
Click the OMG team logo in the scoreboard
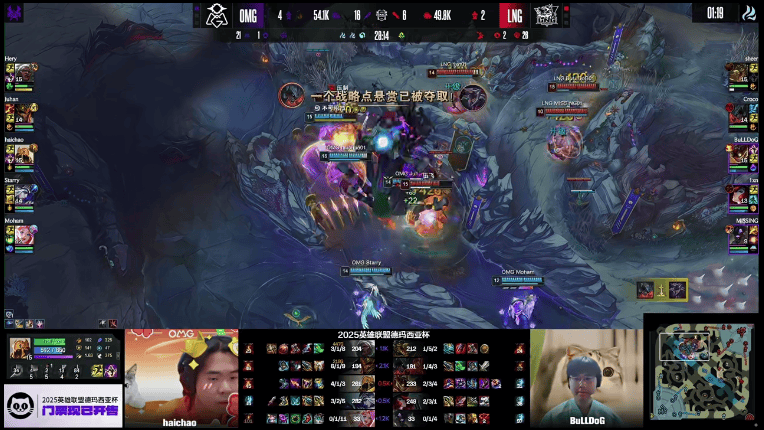click(x=217, y=15)
